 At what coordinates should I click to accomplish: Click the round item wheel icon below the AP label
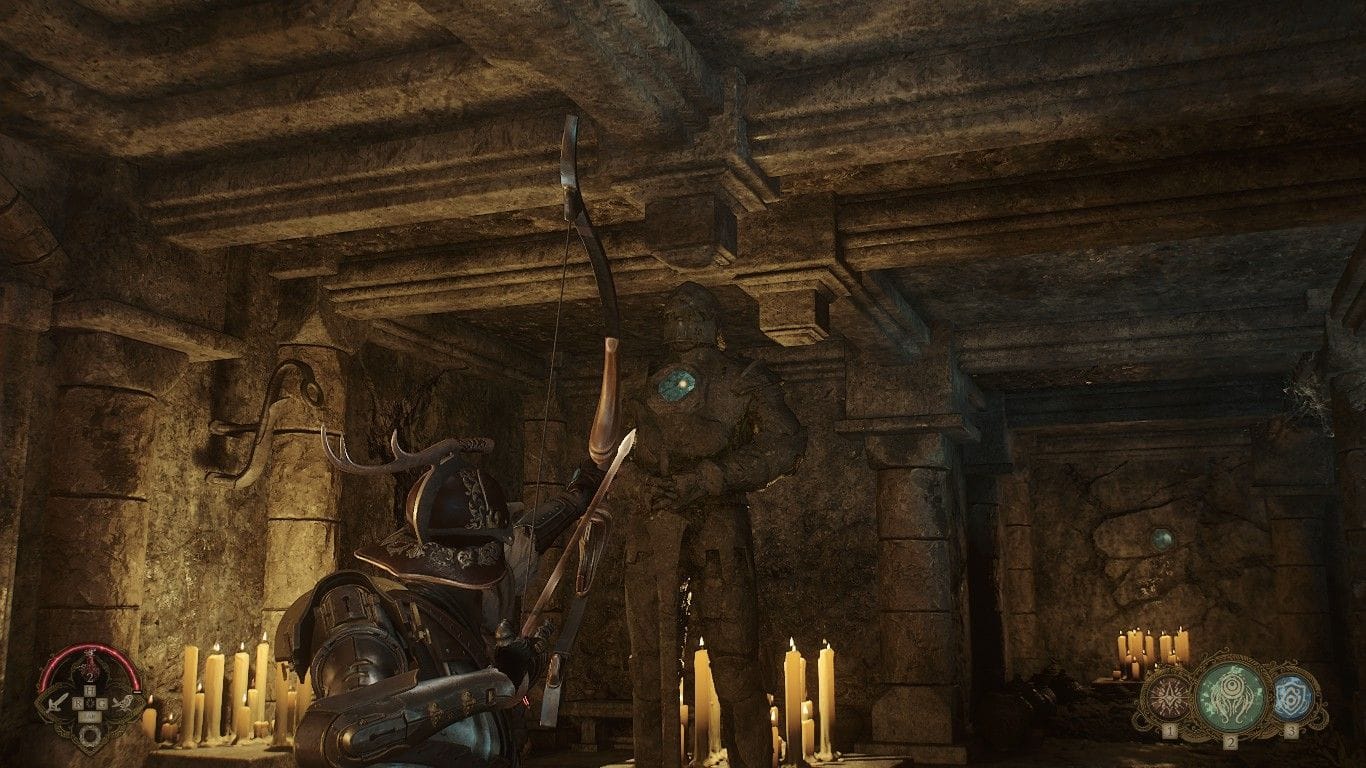pyautogui.click(x=90, y=735)
